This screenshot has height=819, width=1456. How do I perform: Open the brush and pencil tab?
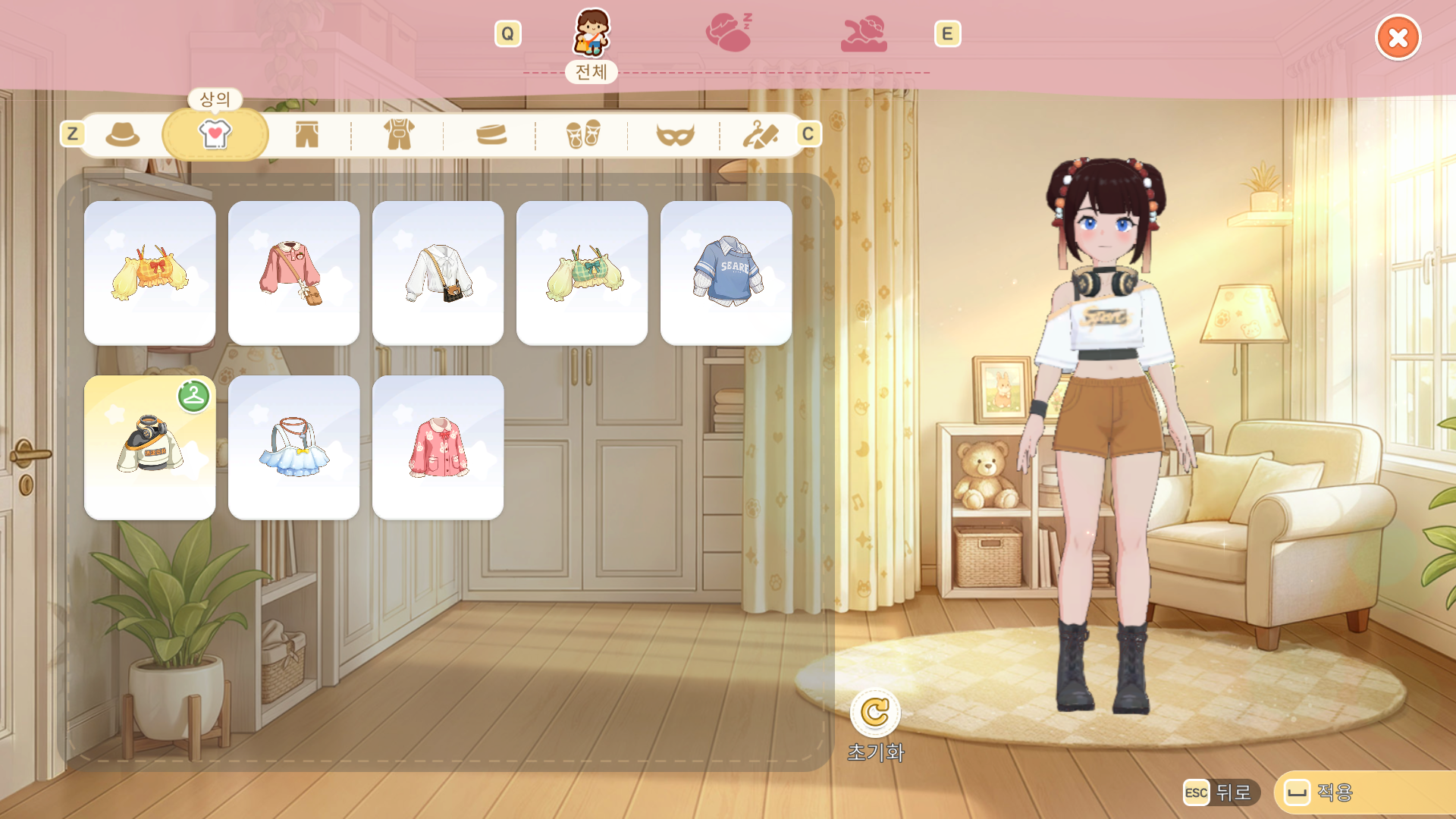point(760,135)
